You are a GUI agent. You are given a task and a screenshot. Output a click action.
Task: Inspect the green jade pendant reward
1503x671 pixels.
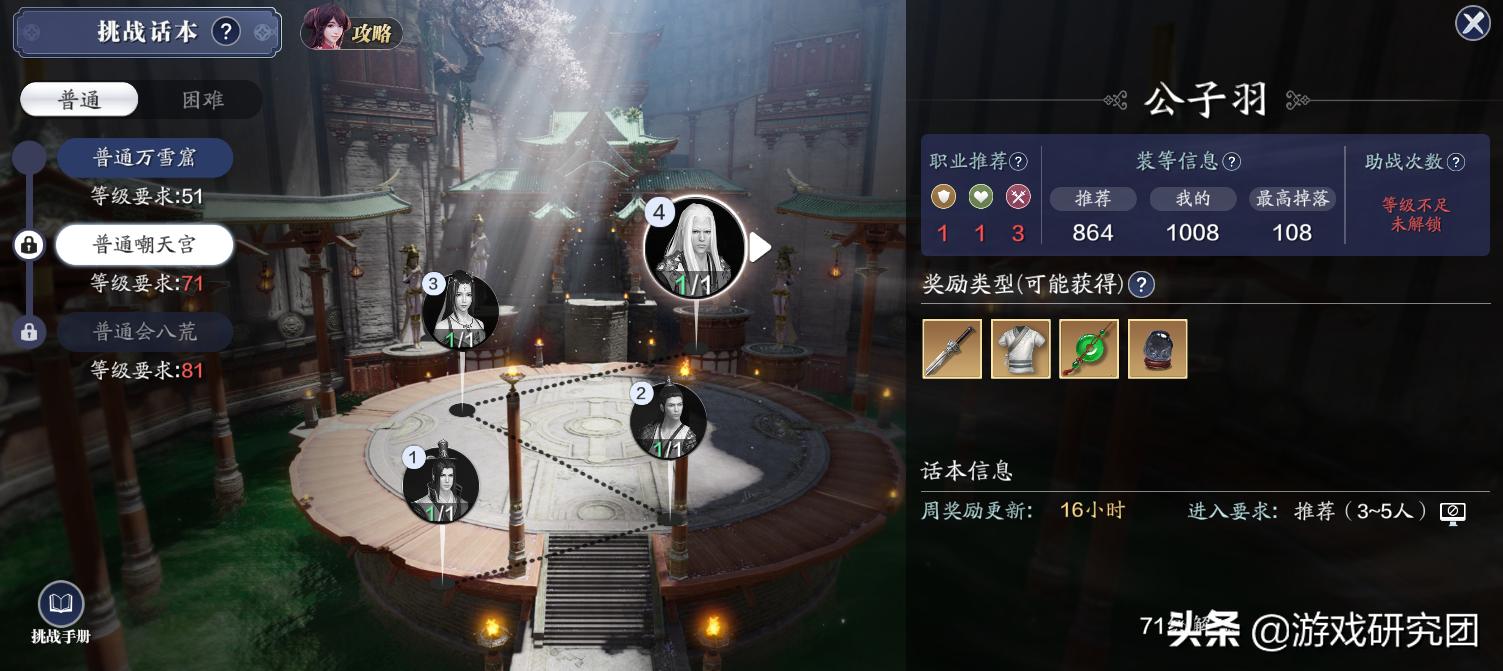coord(1089,349)
